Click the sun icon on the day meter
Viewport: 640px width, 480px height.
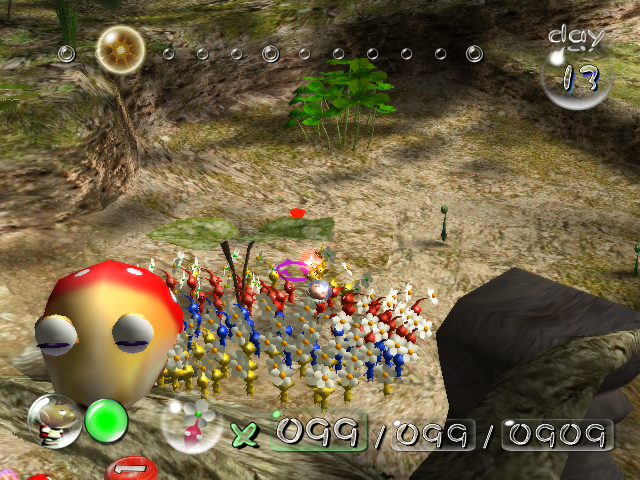point(120,49)
